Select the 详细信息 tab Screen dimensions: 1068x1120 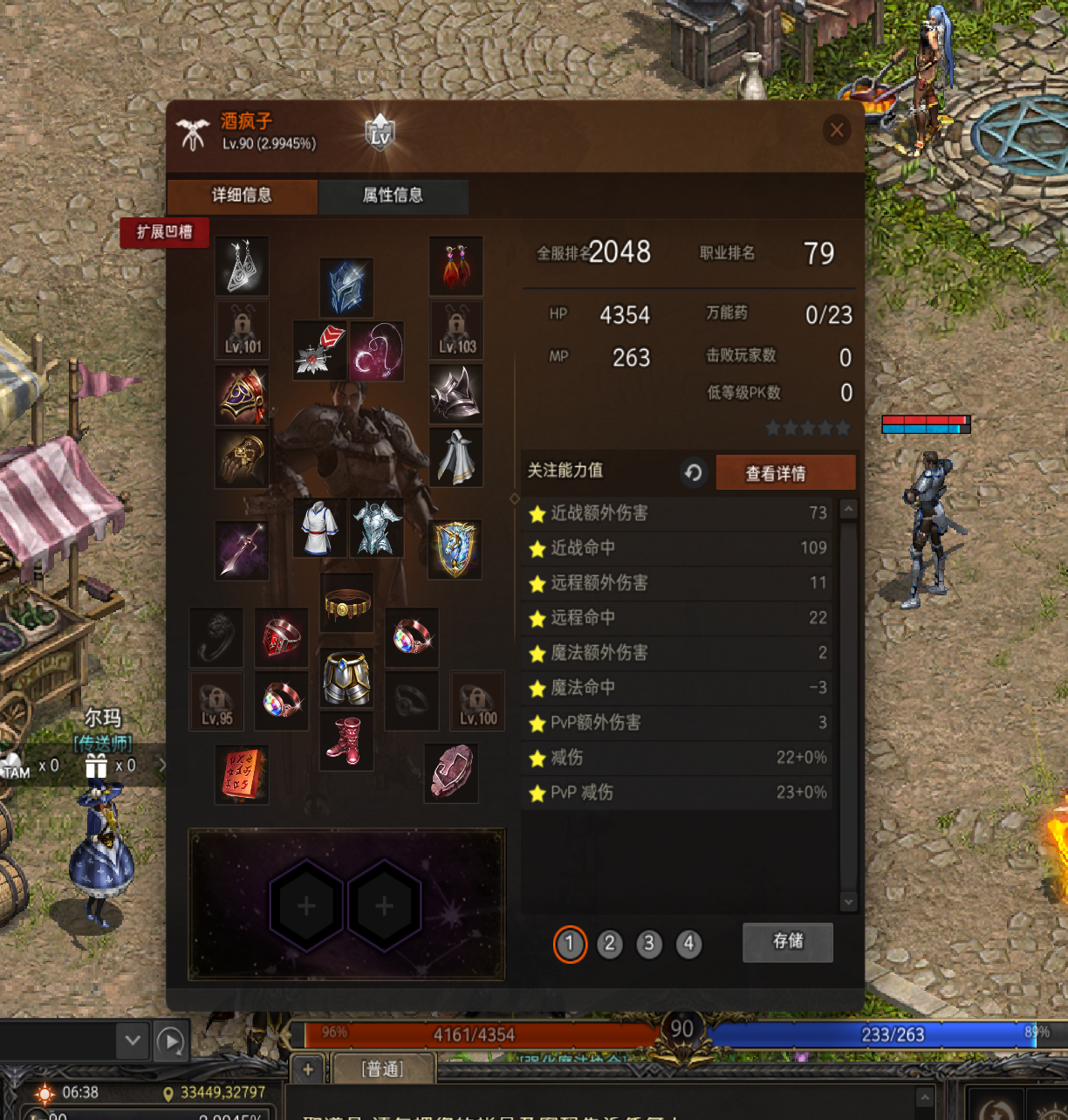[x=242, y=196]
